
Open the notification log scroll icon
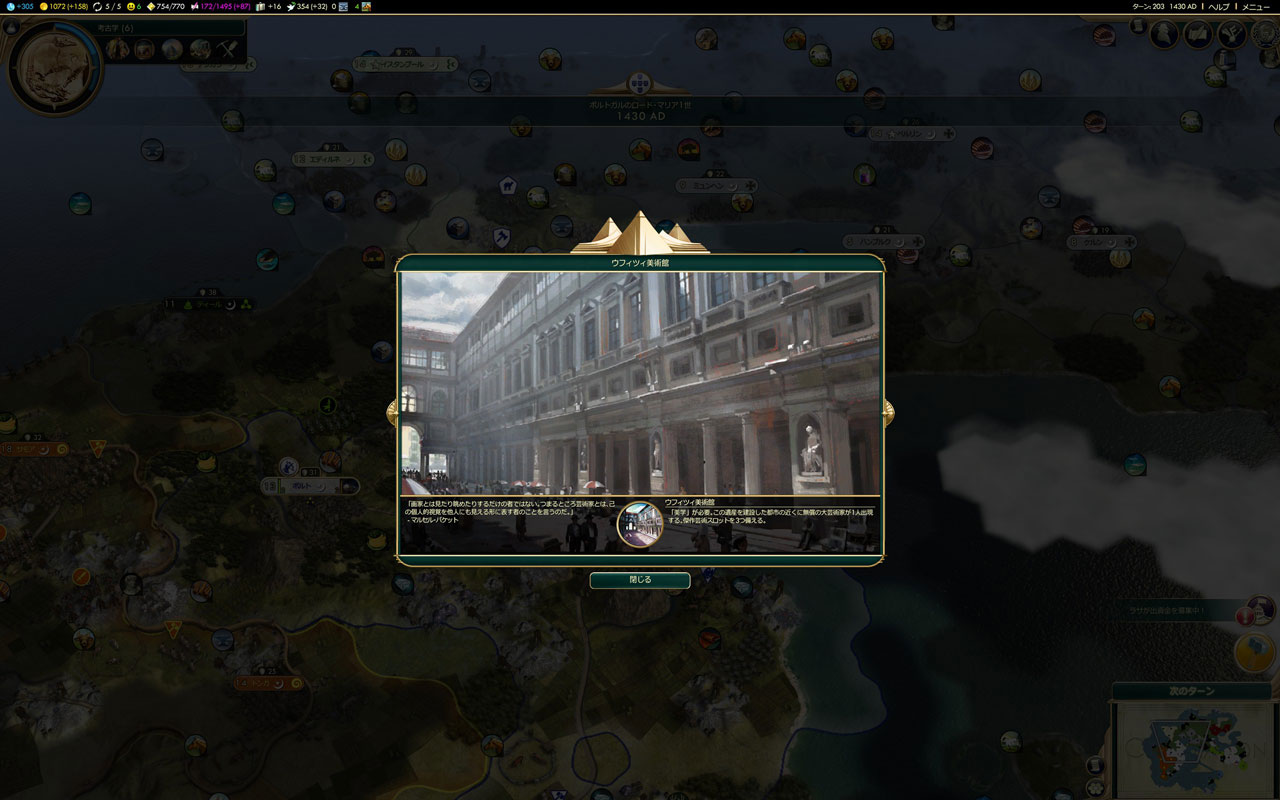click(1138, 26)
